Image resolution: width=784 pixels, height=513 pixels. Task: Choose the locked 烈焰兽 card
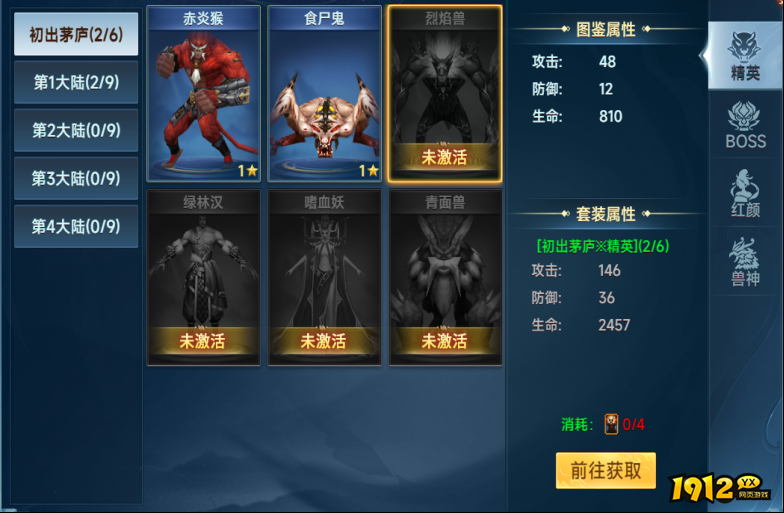pyautogui.click(x=445, y=94)
